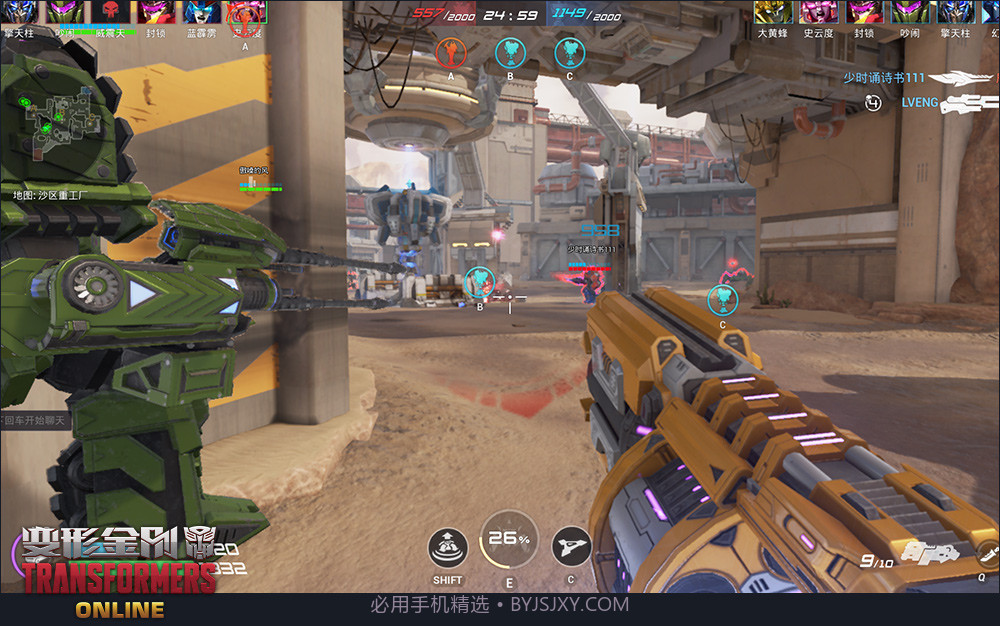
Task: Click enemy portrait labeled 大黄蜂
Action: (771, 12)
